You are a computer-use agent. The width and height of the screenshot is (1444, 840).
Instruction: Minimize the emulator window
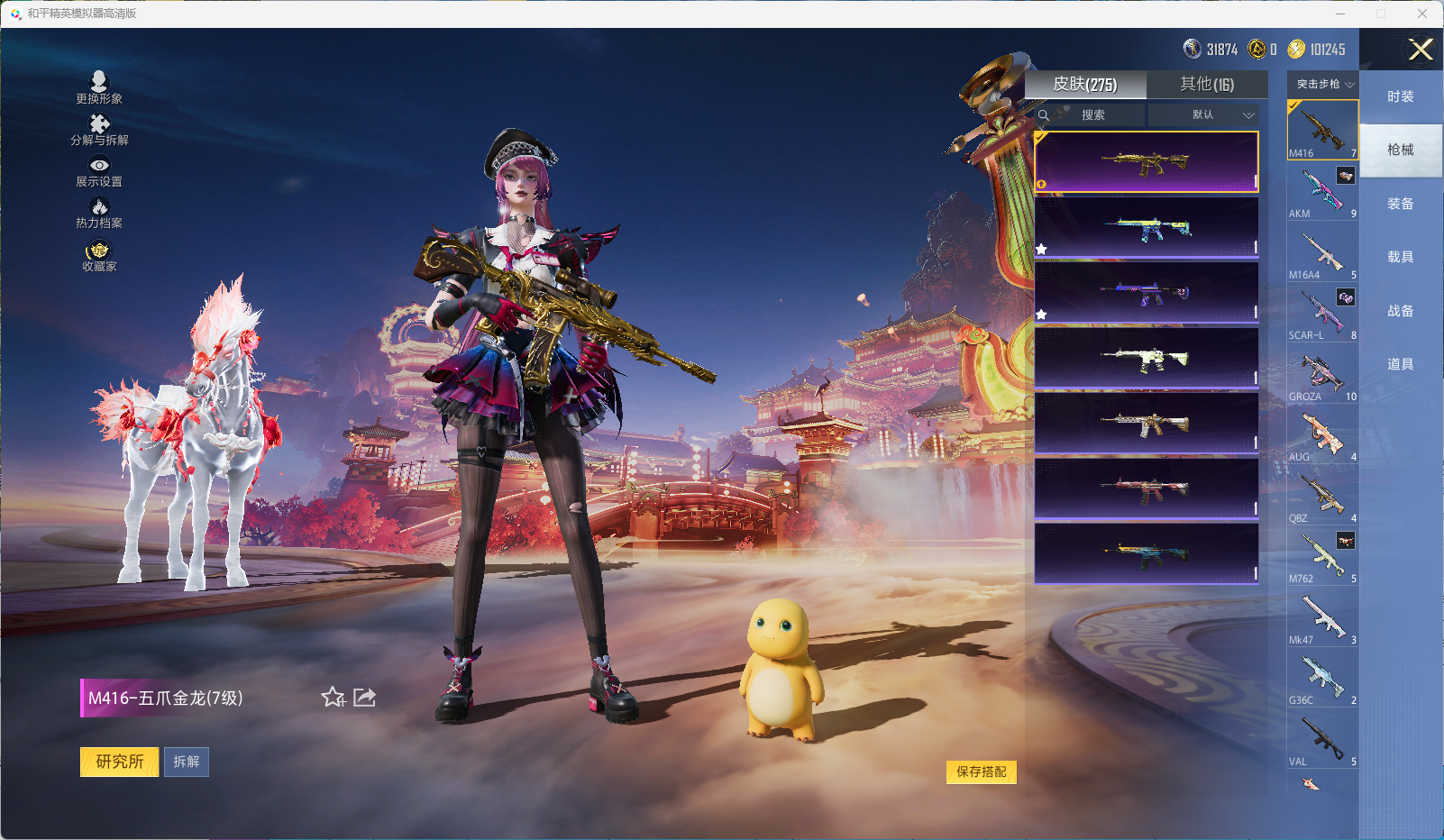[1340, 14]
